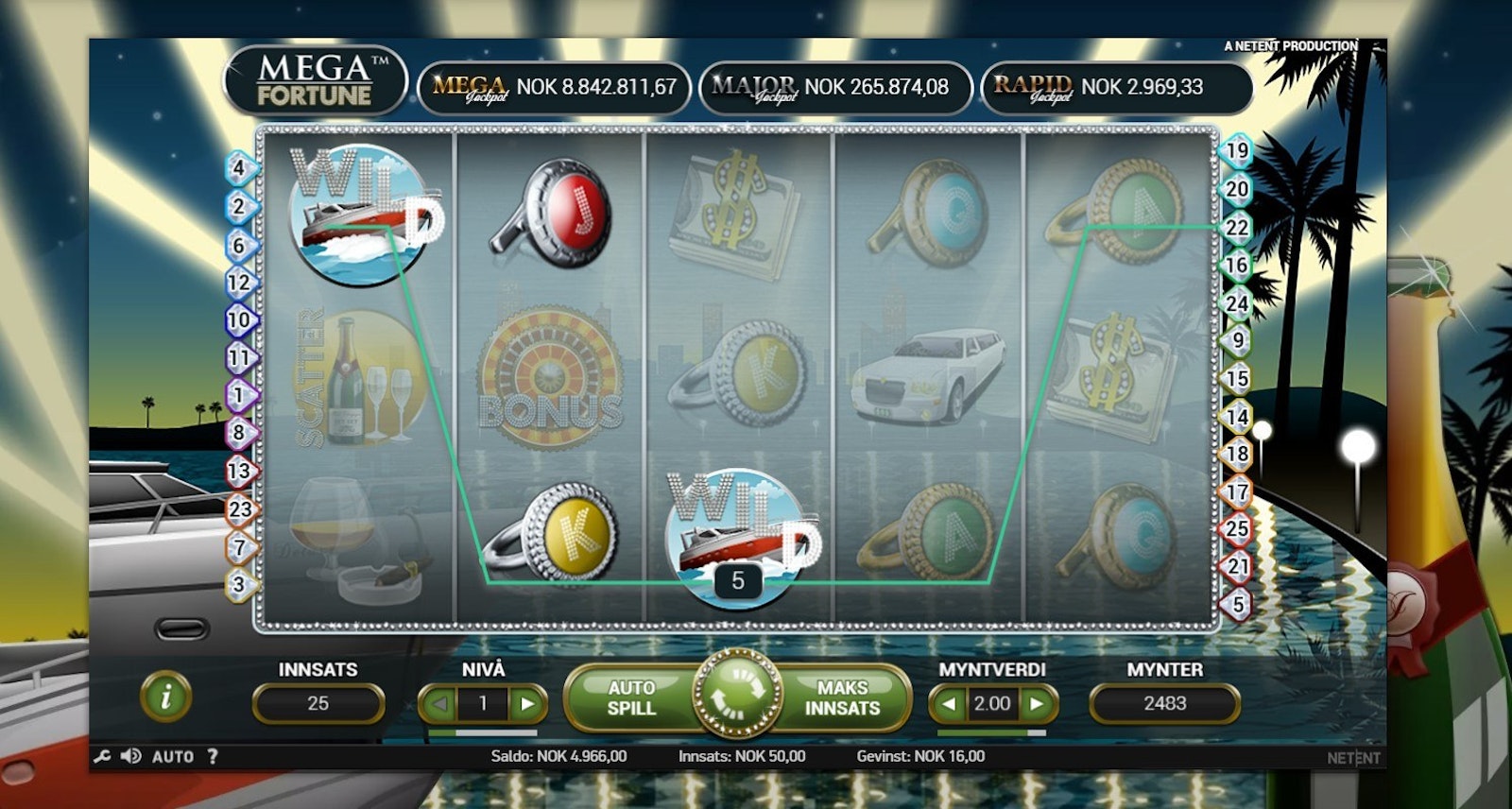This screenshot has height=809, width=1512.
Task: Select payline number 5 marker
Action: point(1238,604)
